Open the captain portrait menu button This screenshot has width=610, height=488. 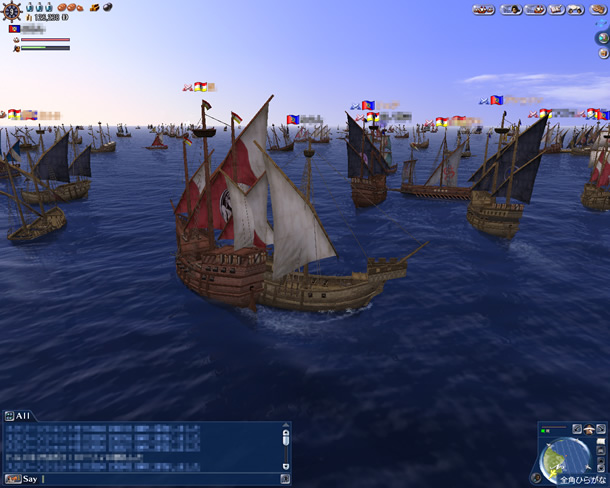coord(510,9)
